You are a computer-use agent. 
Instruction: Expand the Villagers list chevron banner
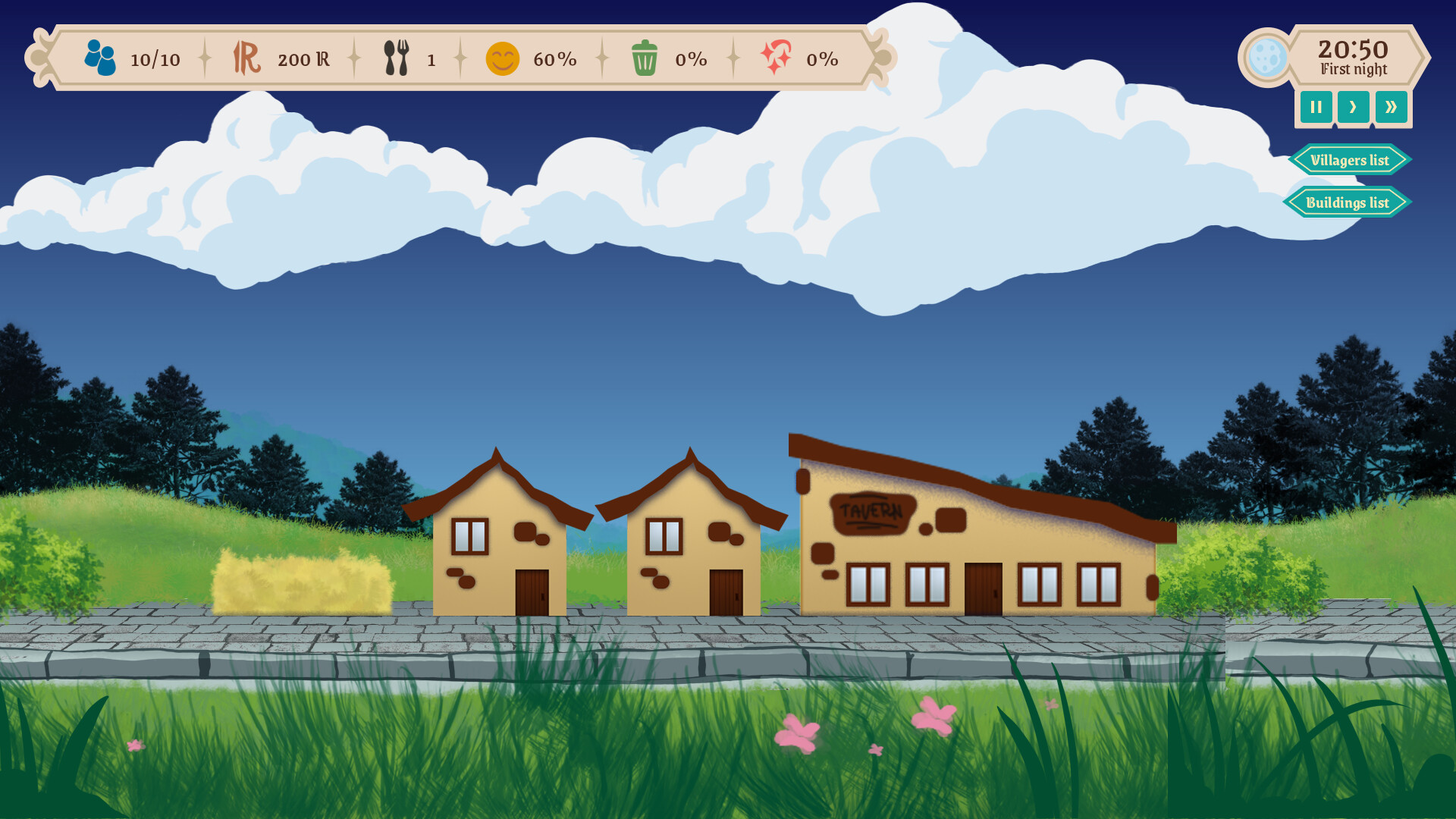[1348, 160]
